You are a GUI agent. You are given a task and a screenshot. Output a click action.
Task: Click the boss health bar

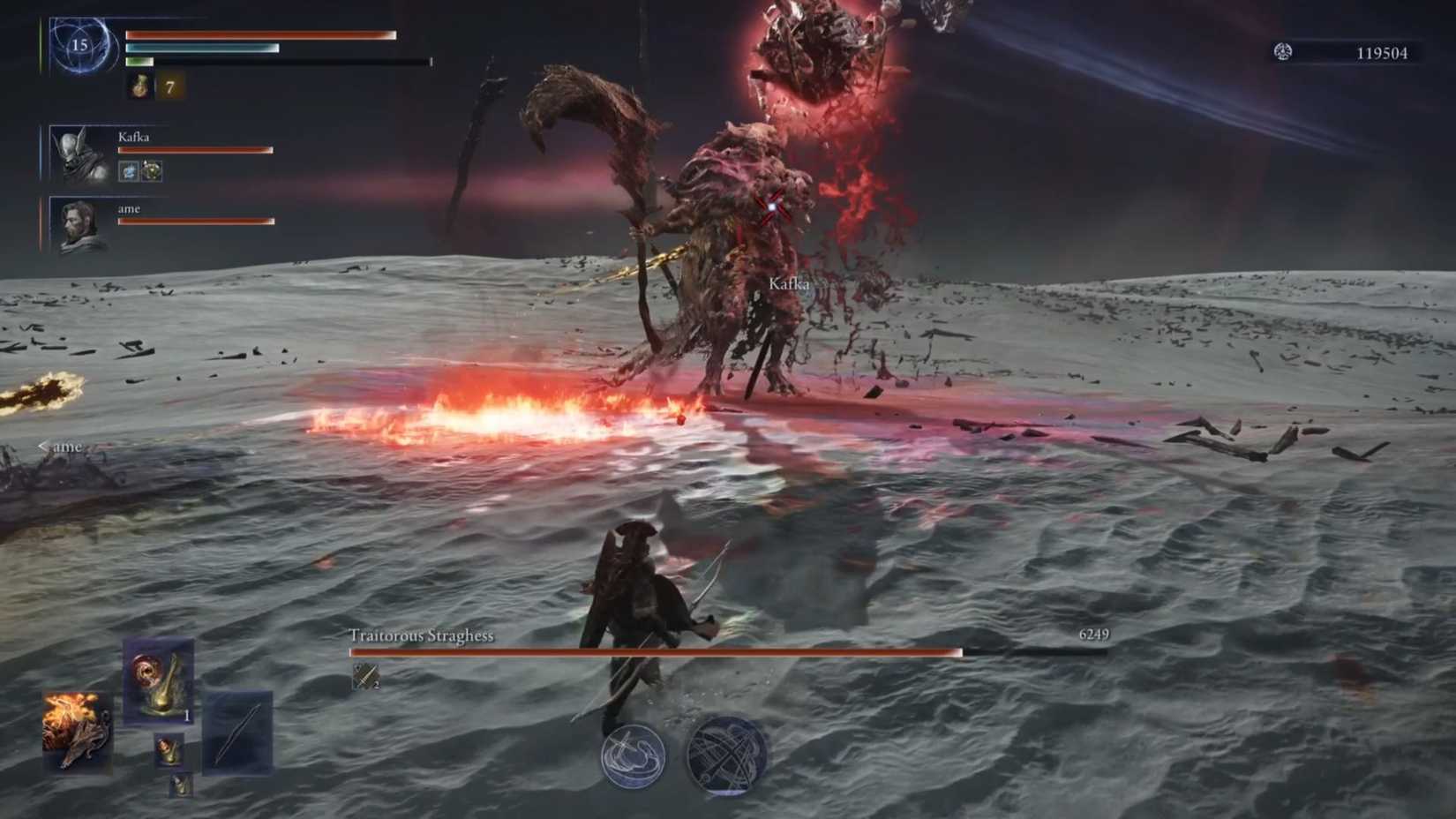tap(657, 653)
